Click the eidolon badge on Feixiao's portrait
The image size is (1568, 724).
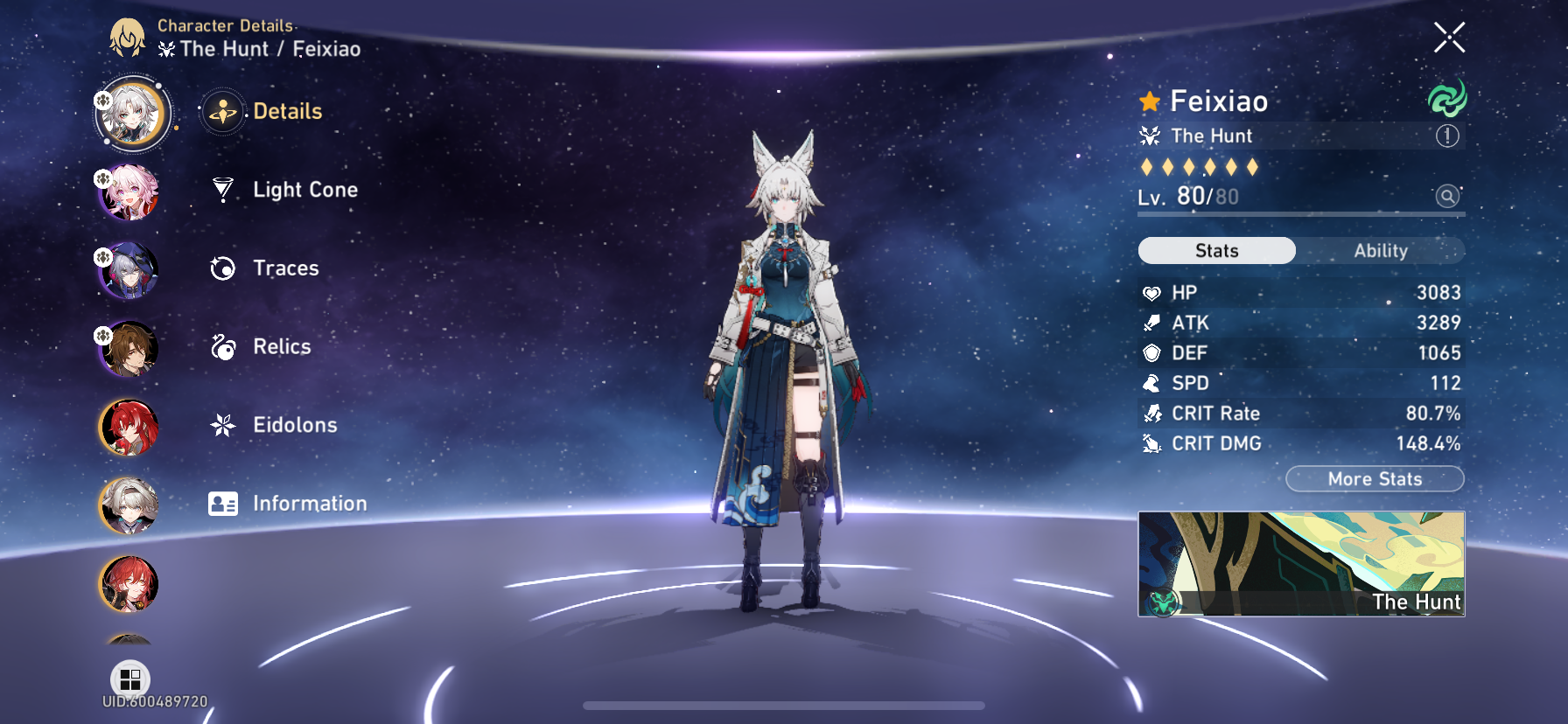102,99
